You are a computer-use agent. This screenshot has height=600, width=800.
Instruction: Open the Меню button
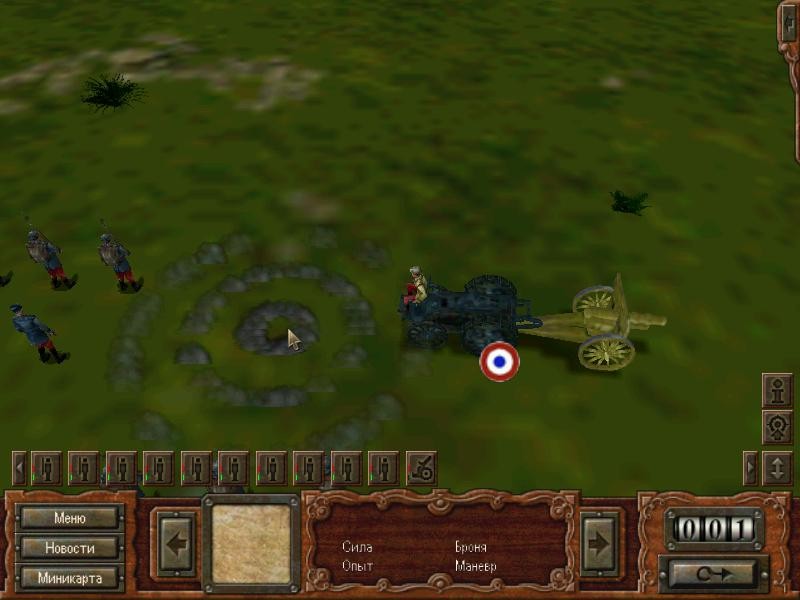pos(70,518)
